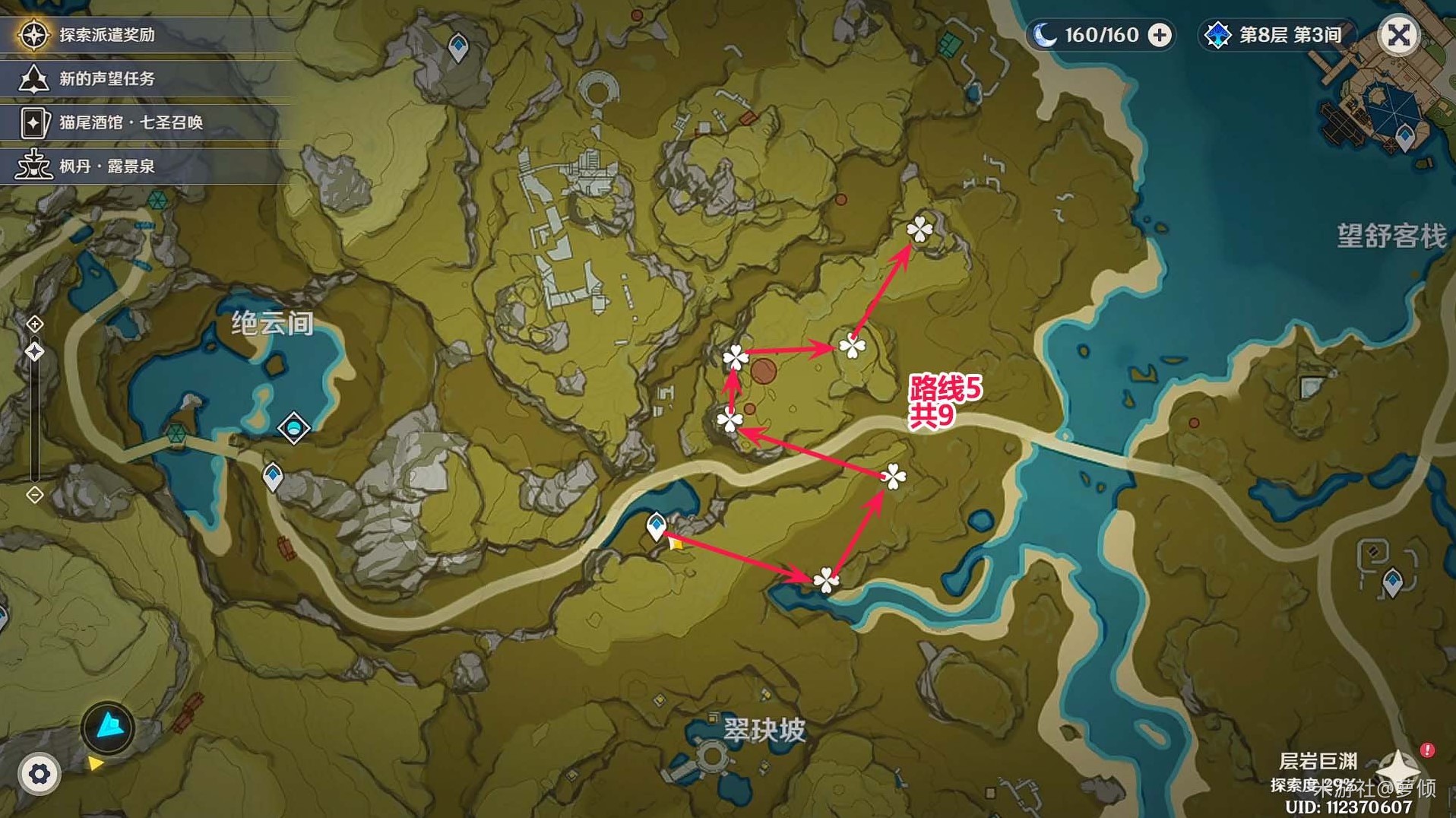This screenshot has width=1456, height=818.
Task: Click the zoom-in plus on the map scale
Action: click(33, 325)
